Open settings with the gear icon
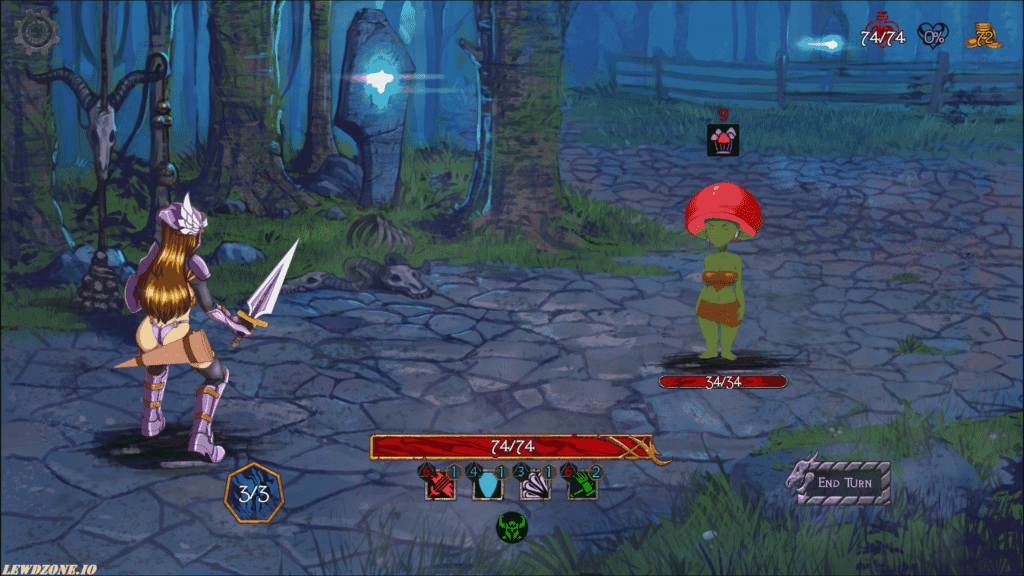Viewport: 1024px width, 576px height. (36, 31)
